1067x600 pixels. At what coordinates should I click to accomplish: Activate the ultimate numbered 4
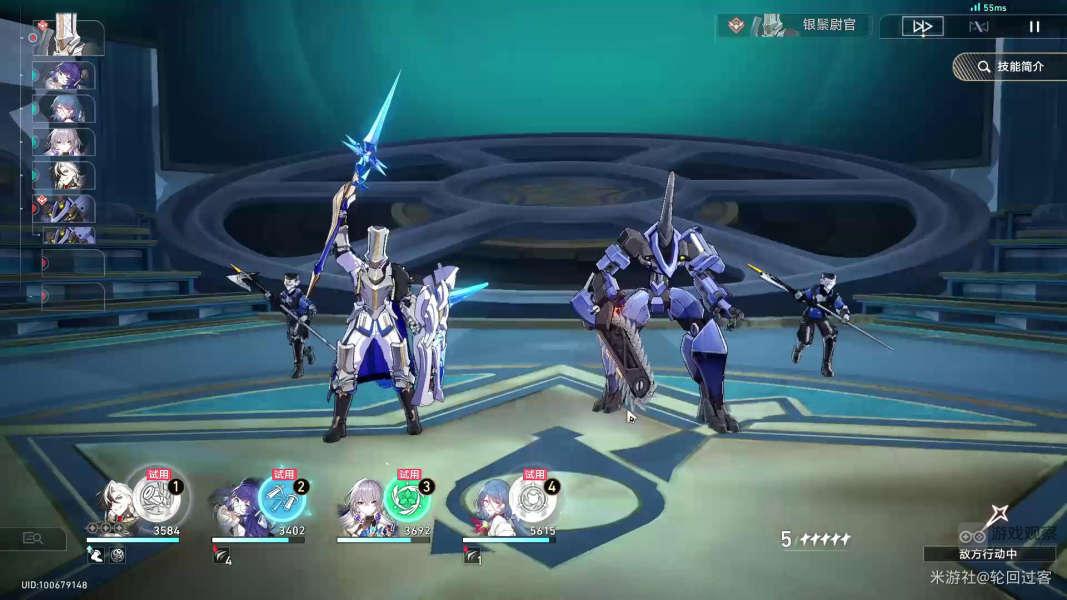(x=534, y=496)
